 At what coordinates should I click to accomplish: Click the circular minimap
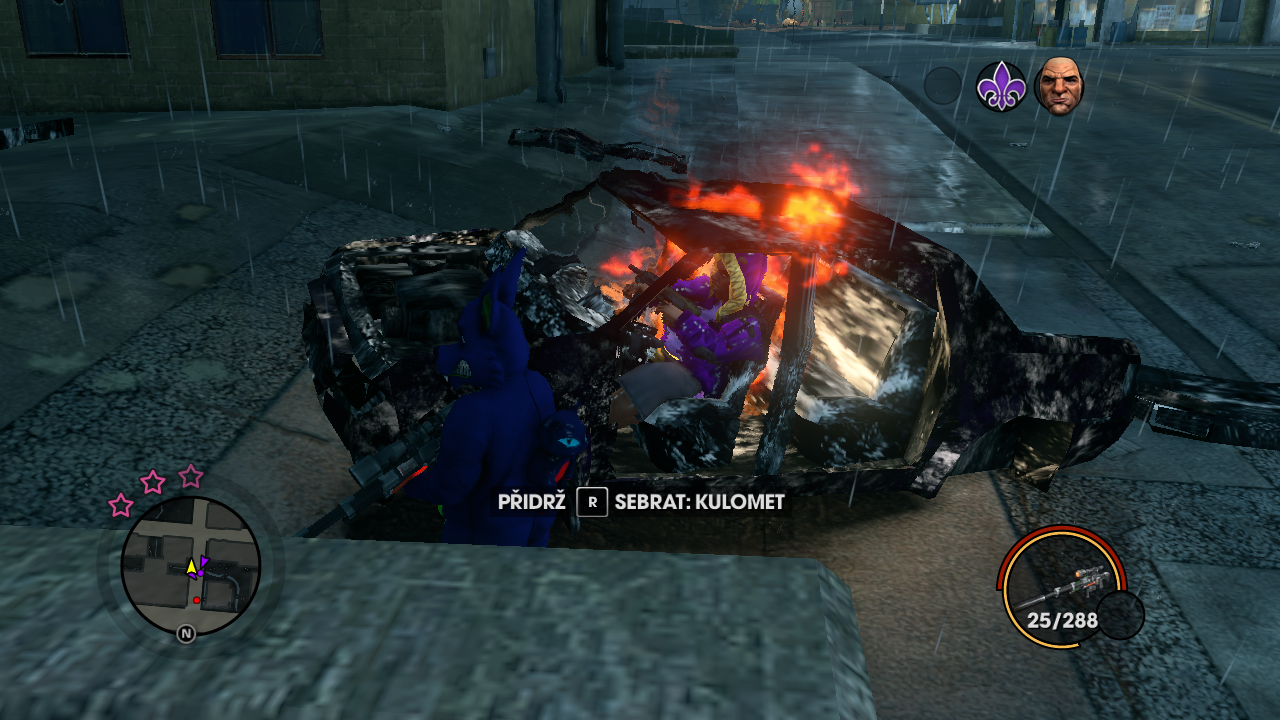click(191, 566)
